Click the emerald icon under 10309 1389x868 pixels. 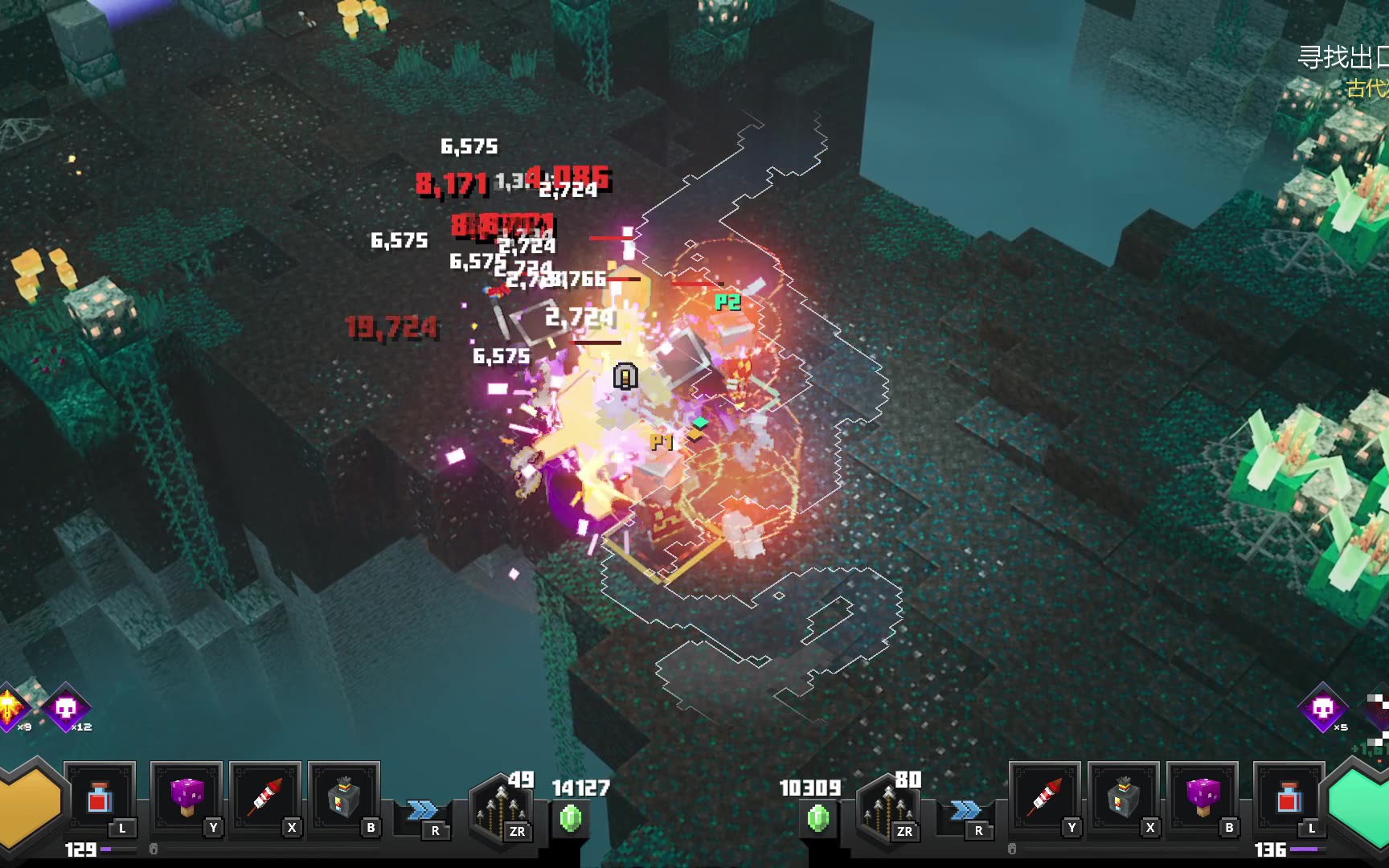coord(818,818)
